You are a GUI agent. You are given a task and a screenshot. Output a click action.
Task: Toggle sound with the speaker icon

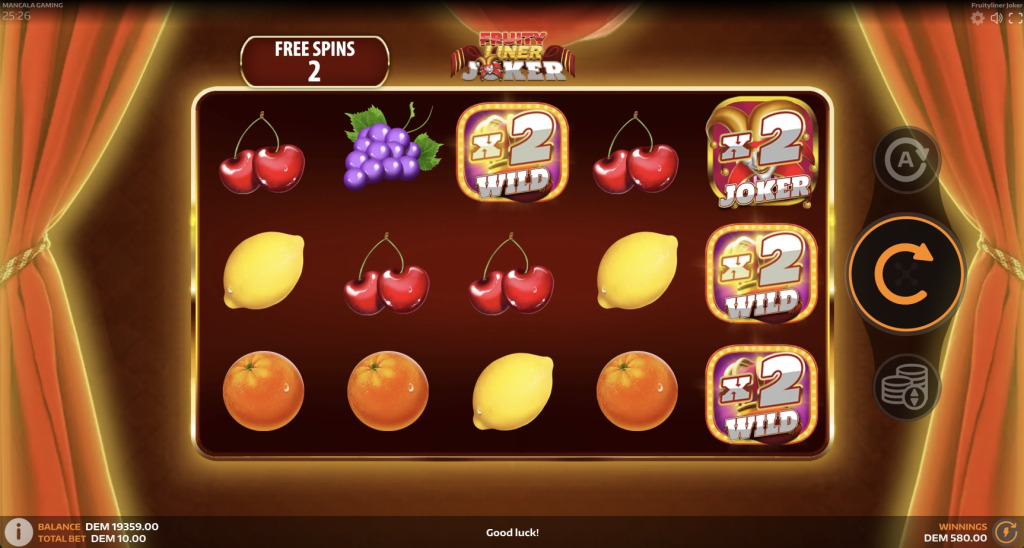[996, 18]
